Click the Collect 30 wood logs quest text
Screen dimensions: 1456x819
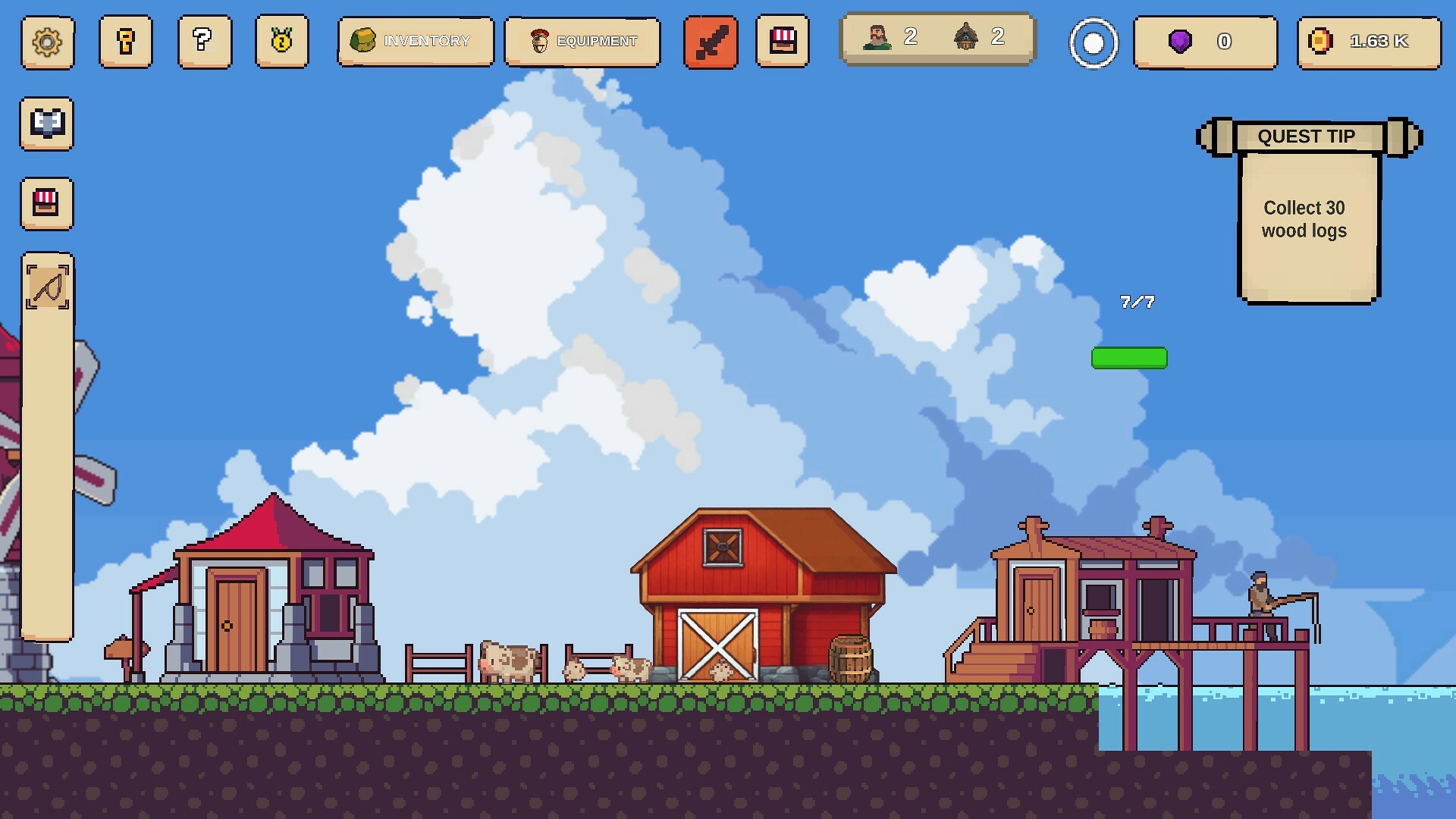click(x=1304, y=219)
